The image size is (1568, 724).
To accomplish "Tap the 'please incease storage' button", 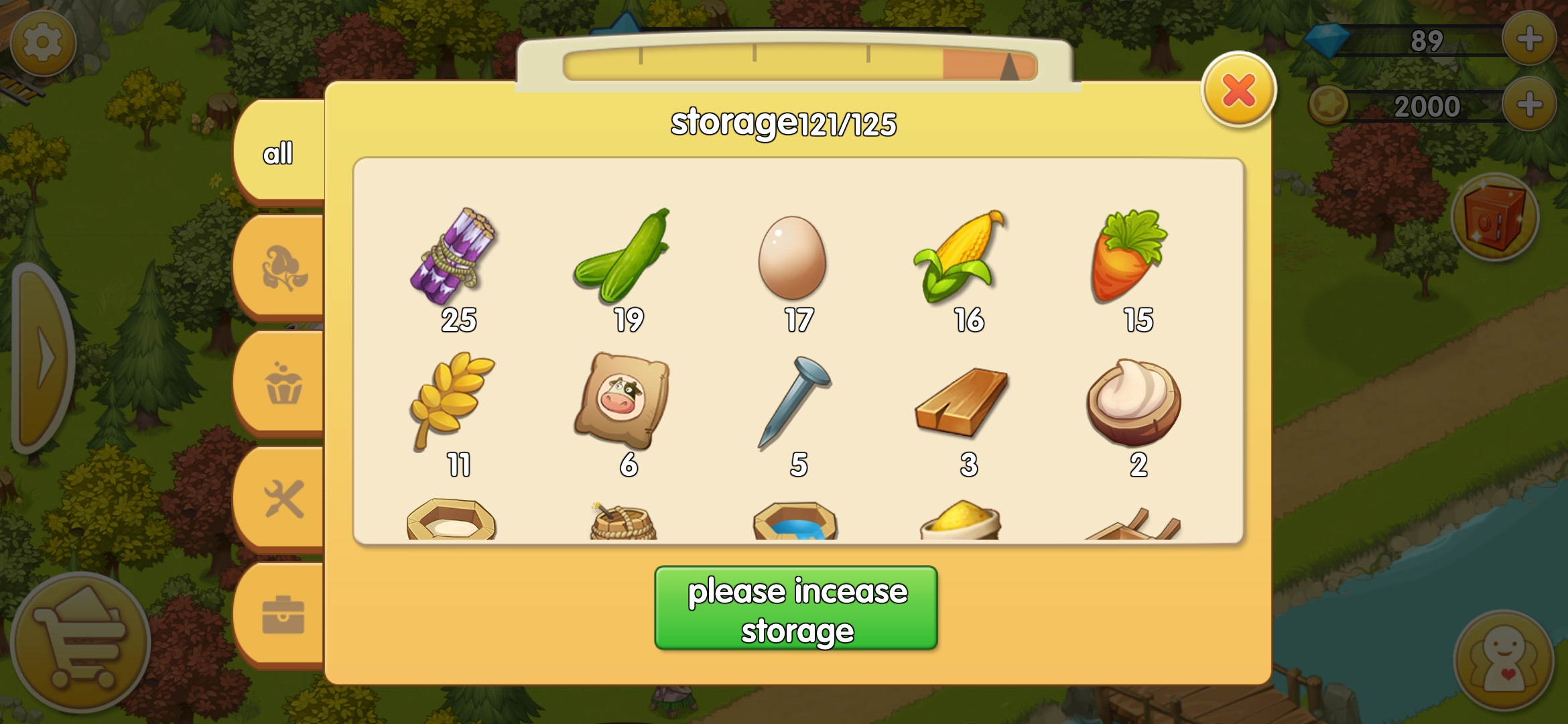I will 796,609.
